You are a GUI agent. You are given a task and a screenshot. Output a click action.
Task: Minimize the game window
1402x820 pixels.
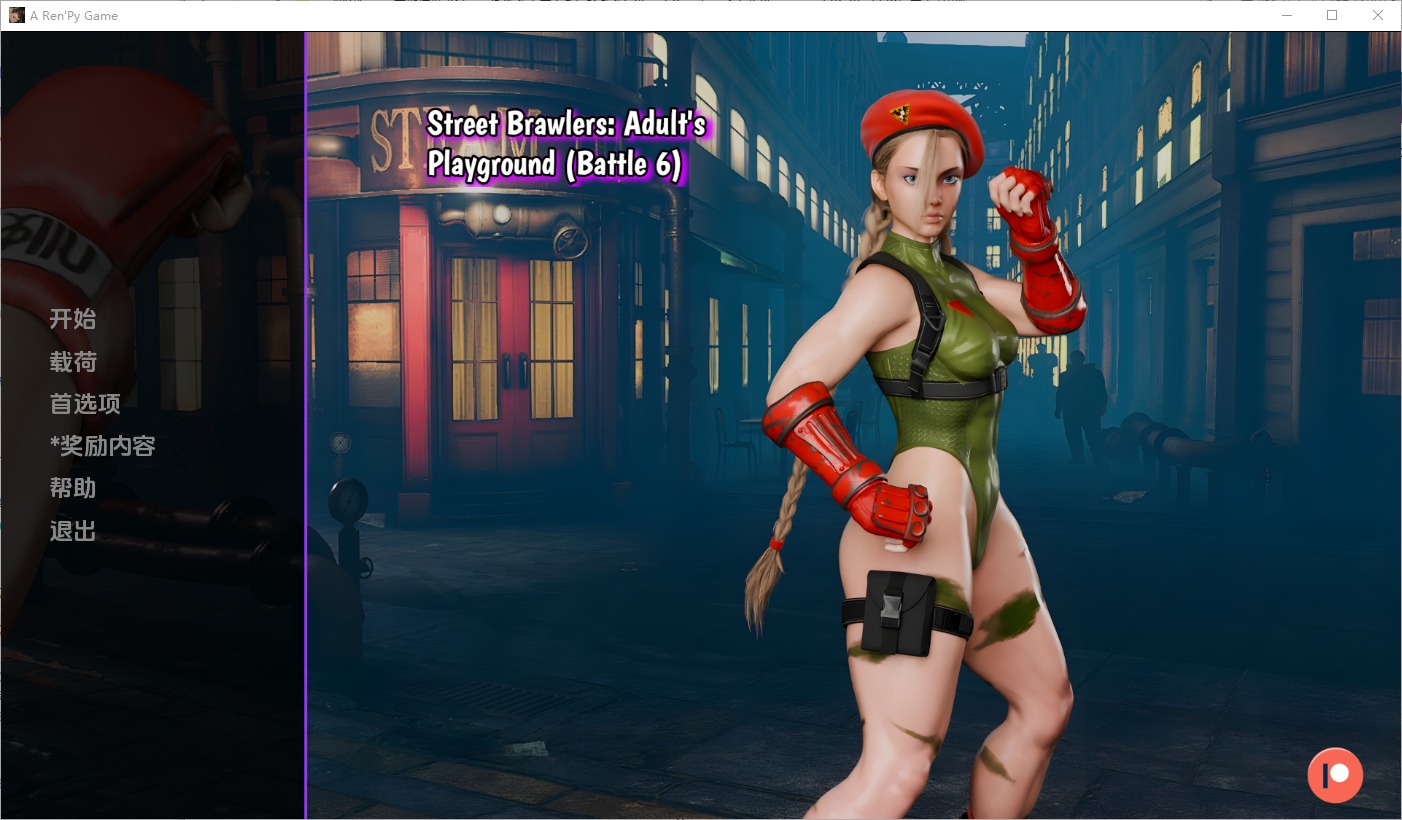tap(1286, 16)
